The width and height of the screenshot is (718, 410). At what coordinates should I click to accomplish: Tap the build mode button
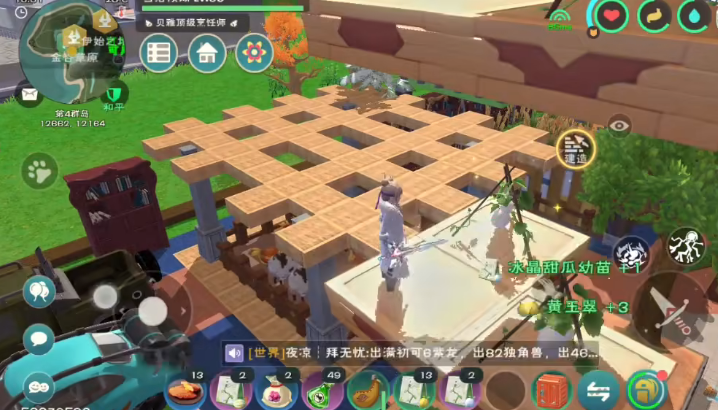tap(575, 148)
